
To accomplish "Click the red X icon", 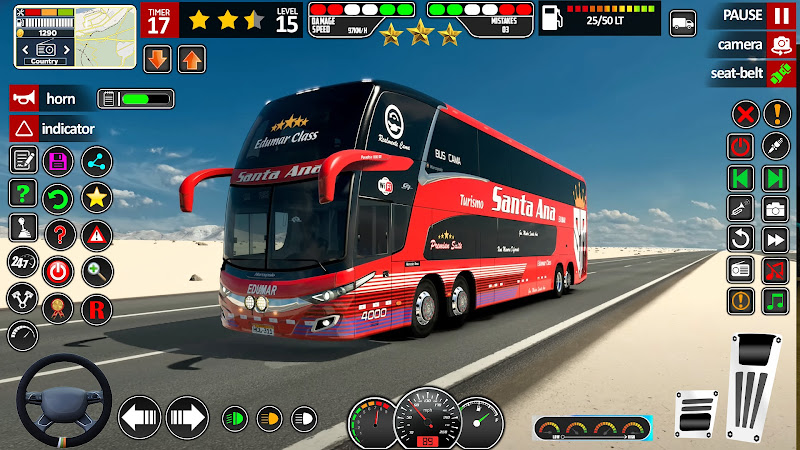I will pyautogui.click(x=742, y=113).
